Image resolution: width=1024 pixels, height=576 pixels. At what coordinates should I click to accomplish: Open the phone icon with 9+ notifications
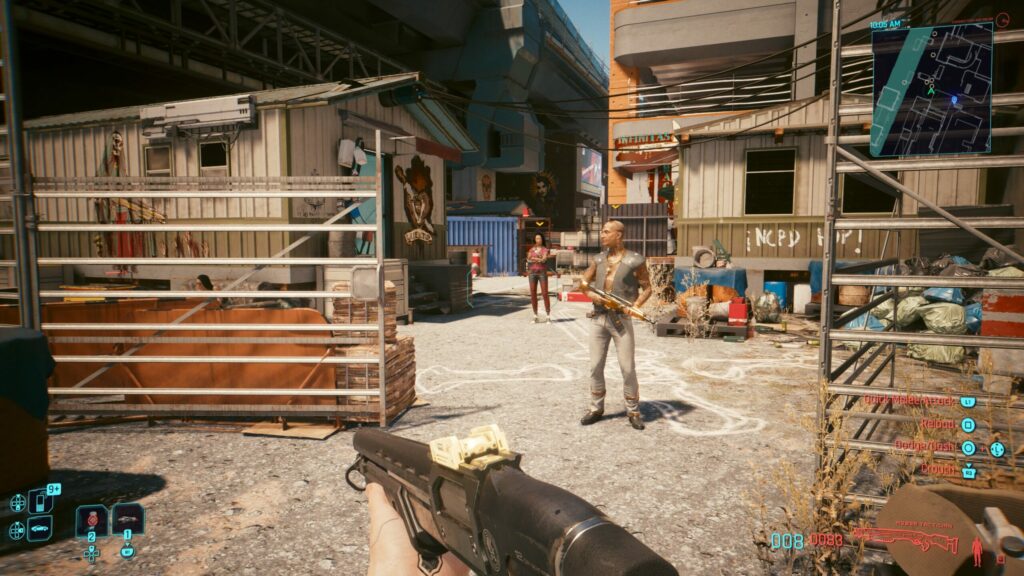tap(40, 500)
